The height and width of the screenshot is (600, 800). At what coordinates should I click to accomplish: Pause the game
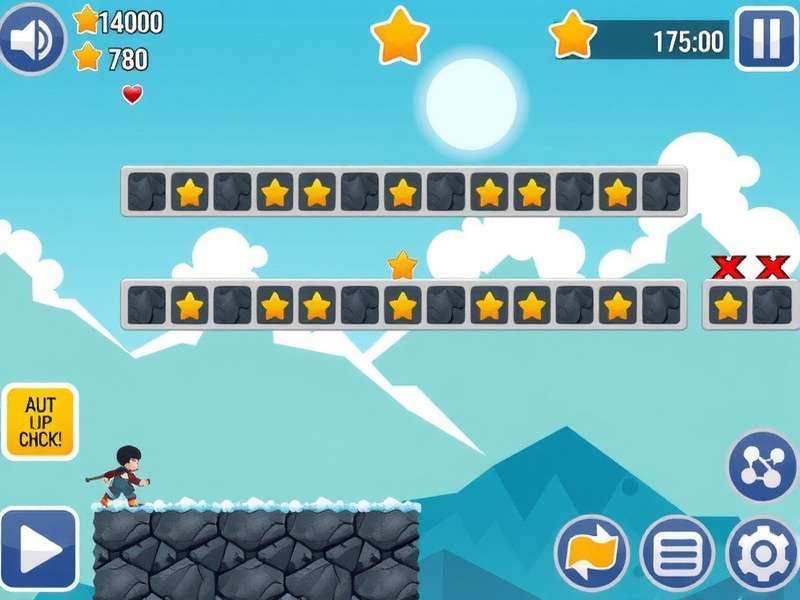(x=765, y=39)
